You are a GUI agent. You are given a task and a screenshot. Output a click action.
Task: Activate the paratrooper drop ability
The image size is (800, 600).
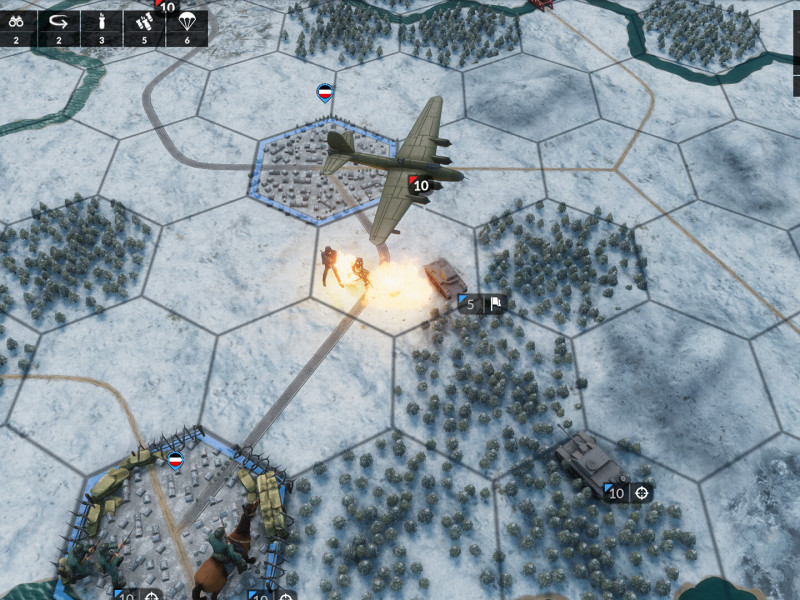[187, 26]
